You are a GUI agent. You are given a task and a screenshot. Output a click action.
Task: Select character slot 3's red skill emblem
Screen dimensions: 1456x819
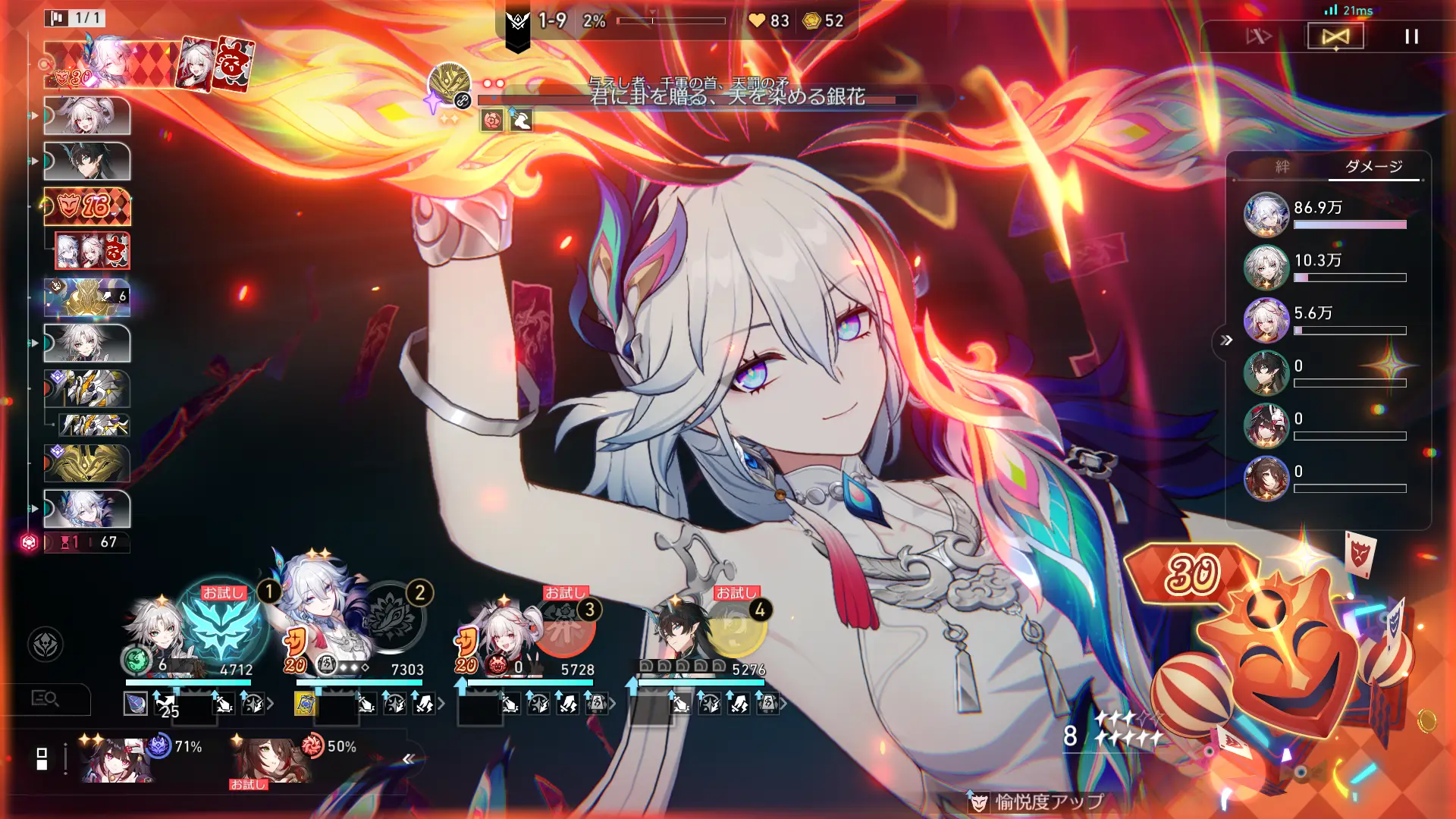click(x=564, y=628)
